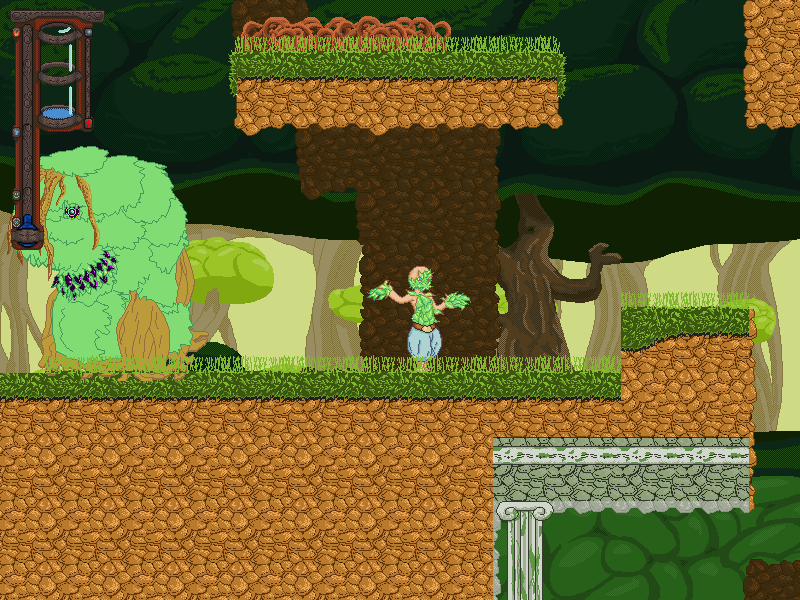Viewport: 800px width, 600px height.
Task: Click the blue water droplet icon
Action: [16, 132]
